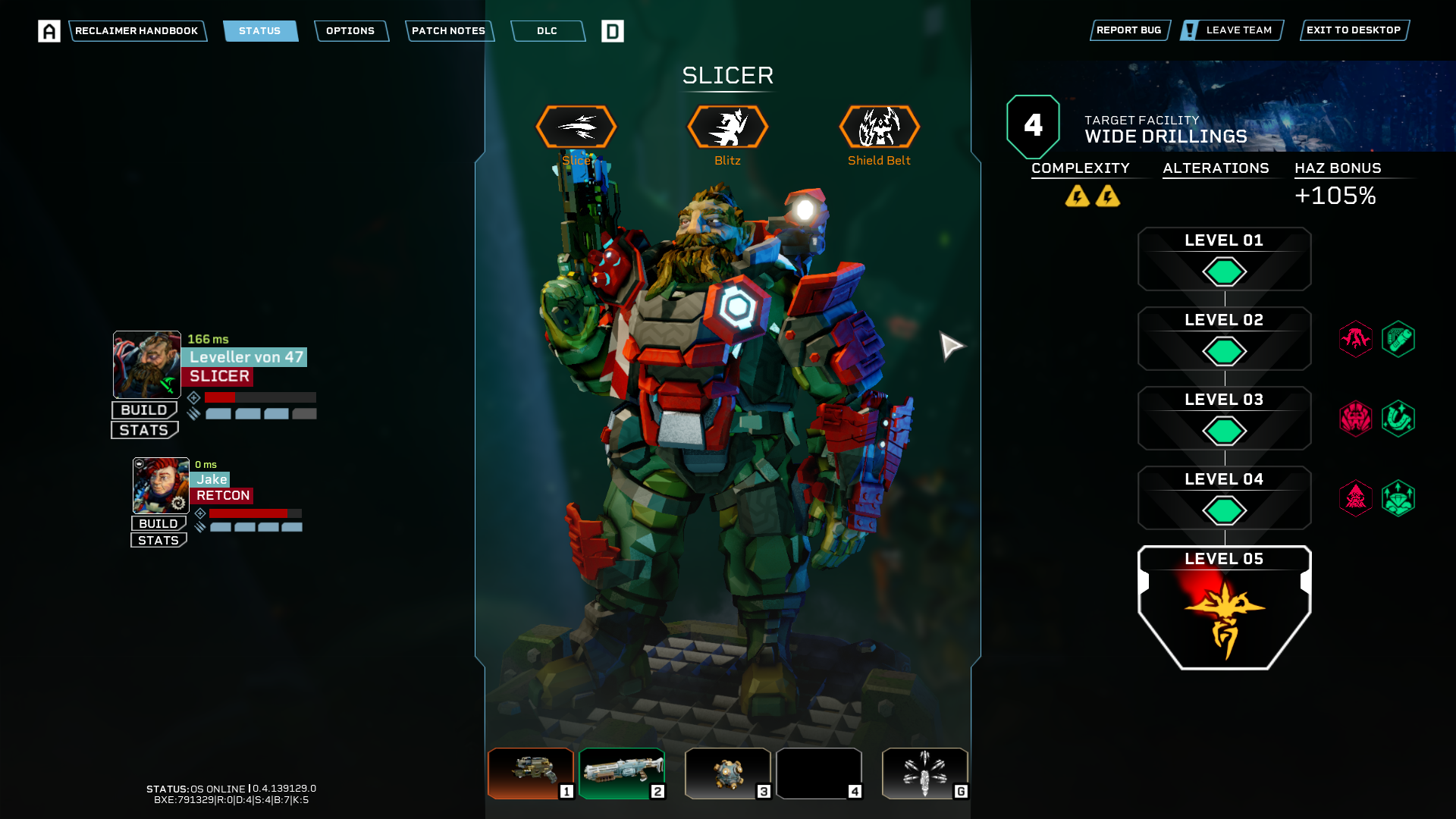This screenshot has width=1456, height=819.
Task: Select the Slice ability icon
Action: click(576, 127)
